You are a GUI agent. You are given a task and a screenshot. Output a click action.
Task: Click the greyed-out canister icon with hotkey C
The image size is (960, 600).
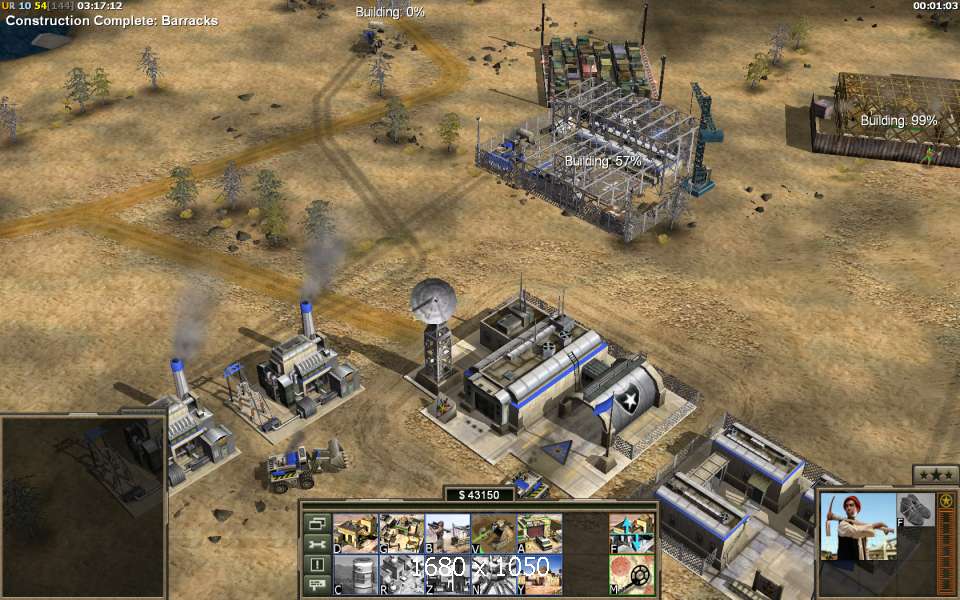click(x=354, y=574)
